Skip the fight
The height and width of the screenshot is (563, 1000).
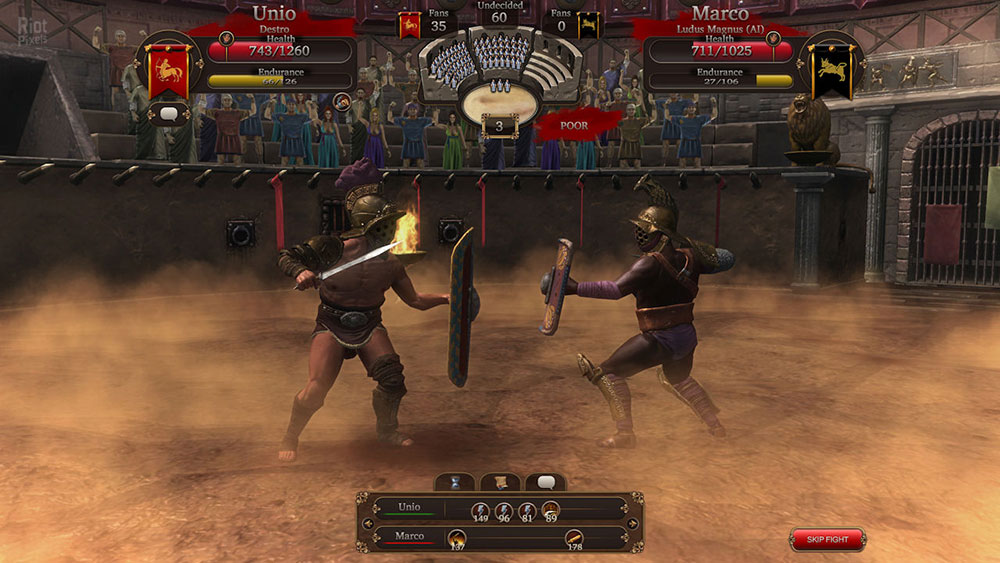pyautogui.click(x=827, y=540)
